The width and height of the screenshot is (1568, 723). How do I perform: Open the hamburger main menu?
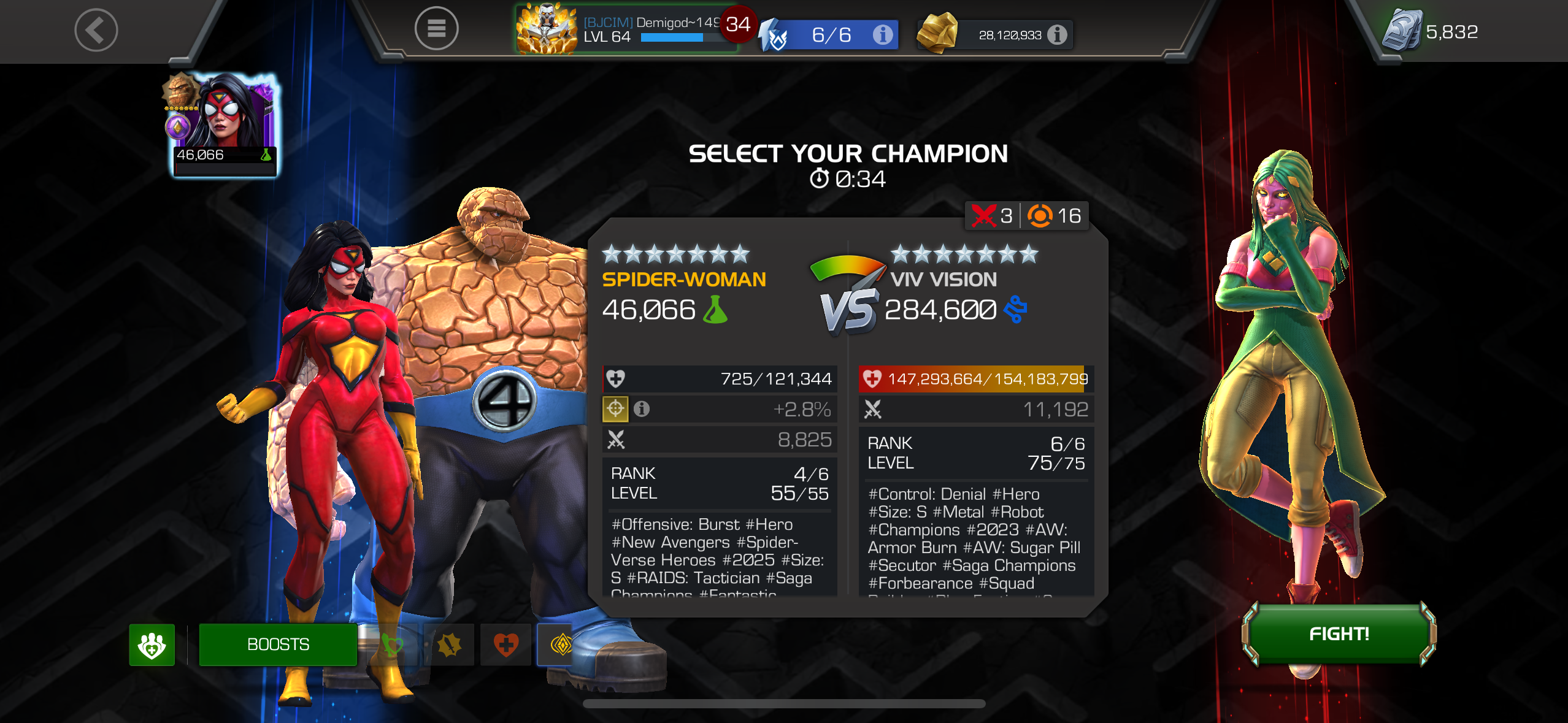[x=436, y=29]
